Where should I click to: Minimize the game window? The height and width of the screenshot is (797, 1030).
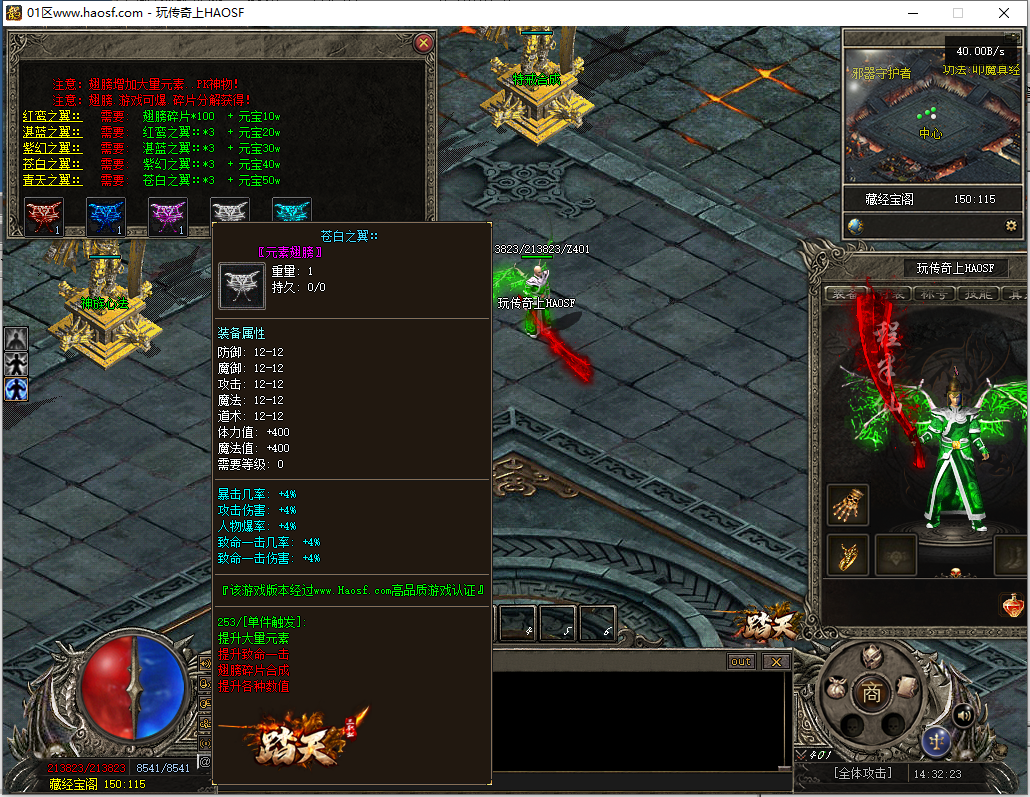point(913,13)
